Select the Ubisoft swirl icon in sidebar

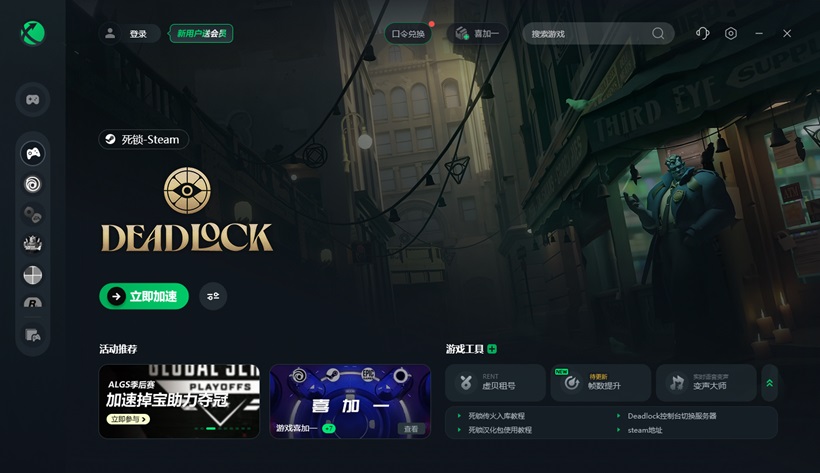coord(33,184)
